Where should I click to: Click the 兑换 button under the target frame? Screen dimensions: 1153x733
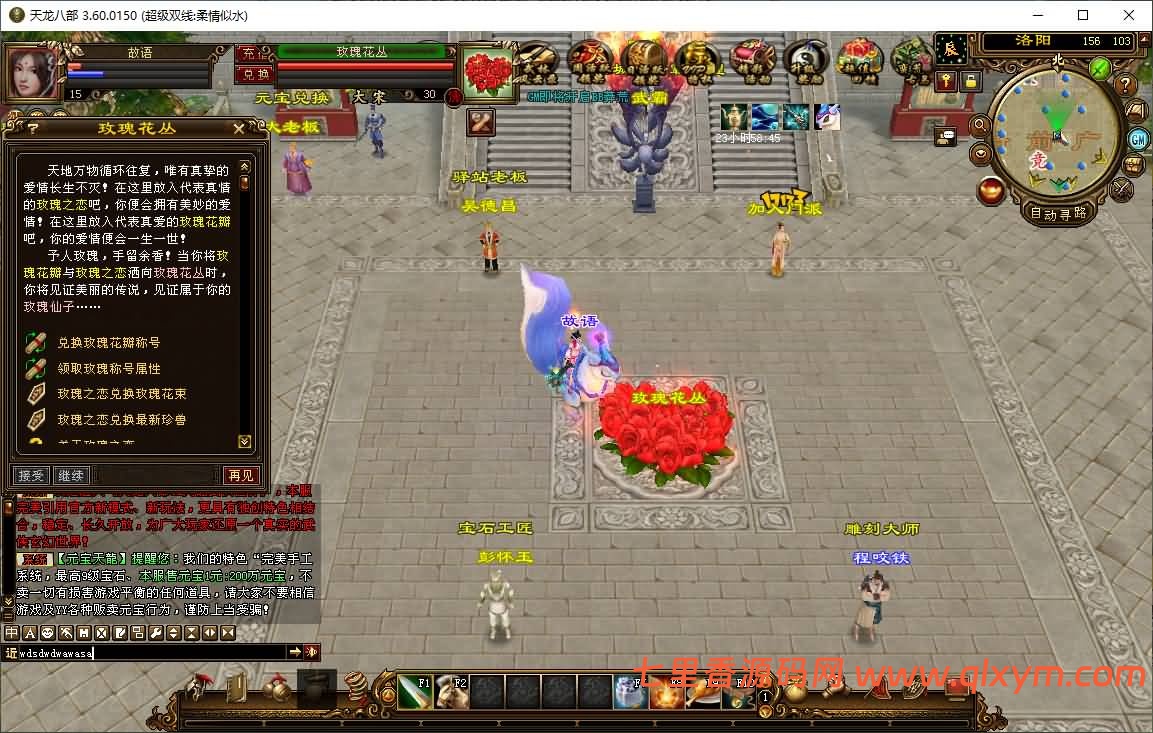(254, 74)
